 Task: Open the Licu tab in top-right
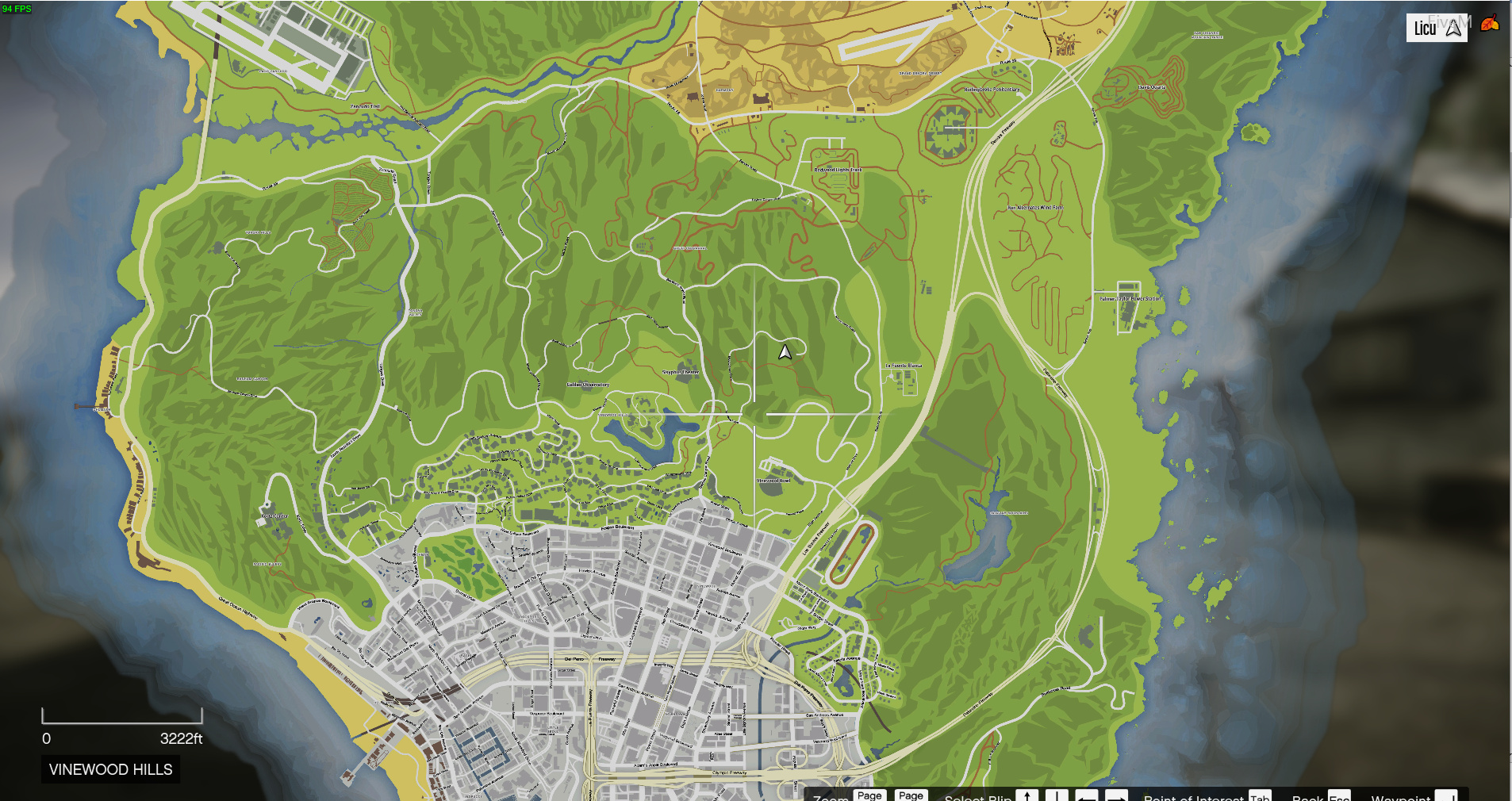click(x=1426, y=27)
